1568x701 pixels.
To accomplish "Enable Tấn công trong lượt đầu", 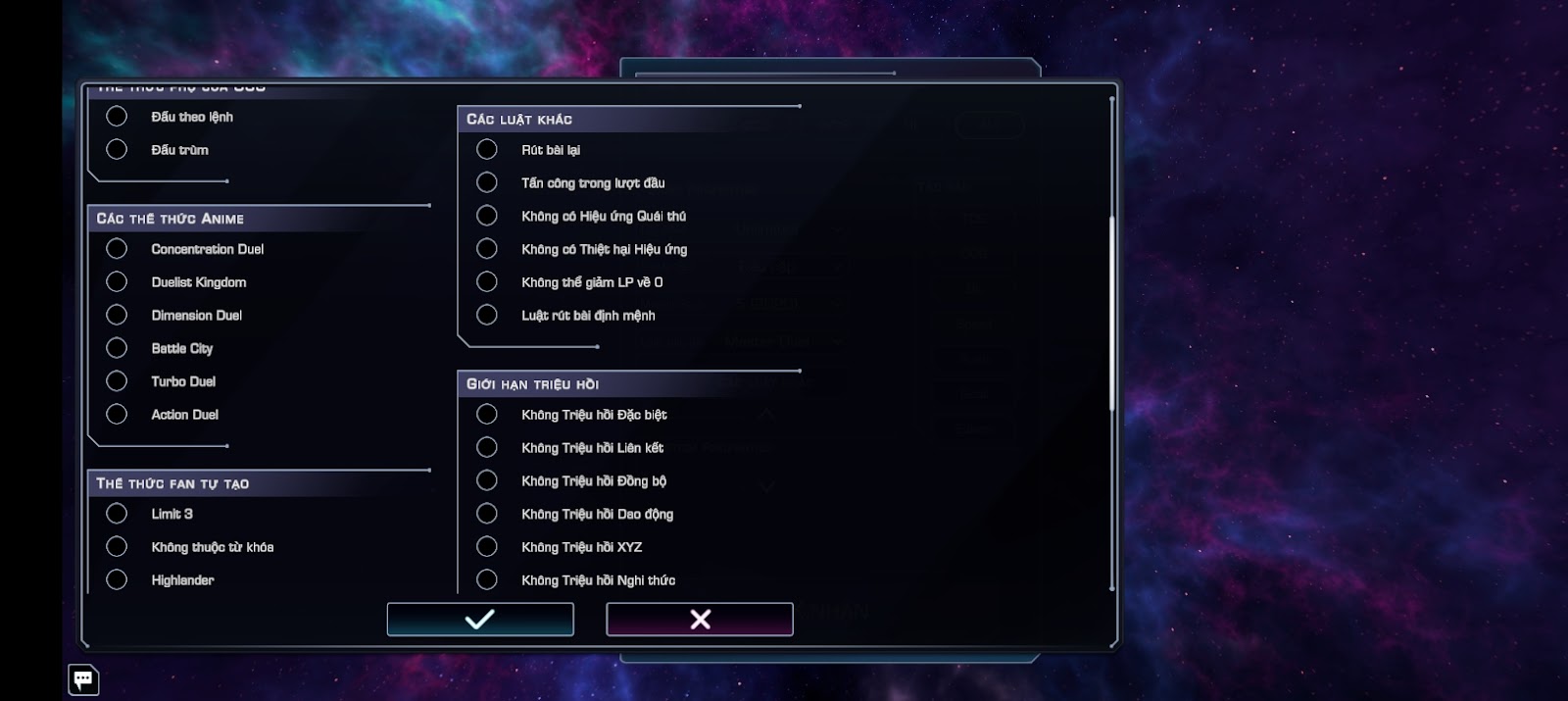I will [x=487, y=183].
